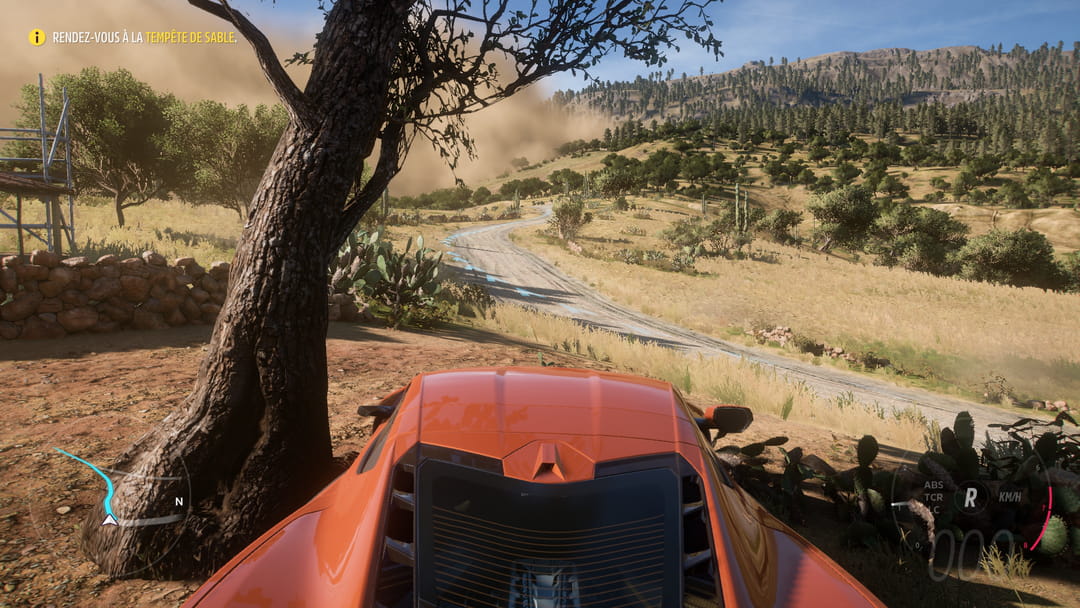Select the yellow info icon beside the objective
Screen dimensions: 1080x608
click(x=37, y=37)
